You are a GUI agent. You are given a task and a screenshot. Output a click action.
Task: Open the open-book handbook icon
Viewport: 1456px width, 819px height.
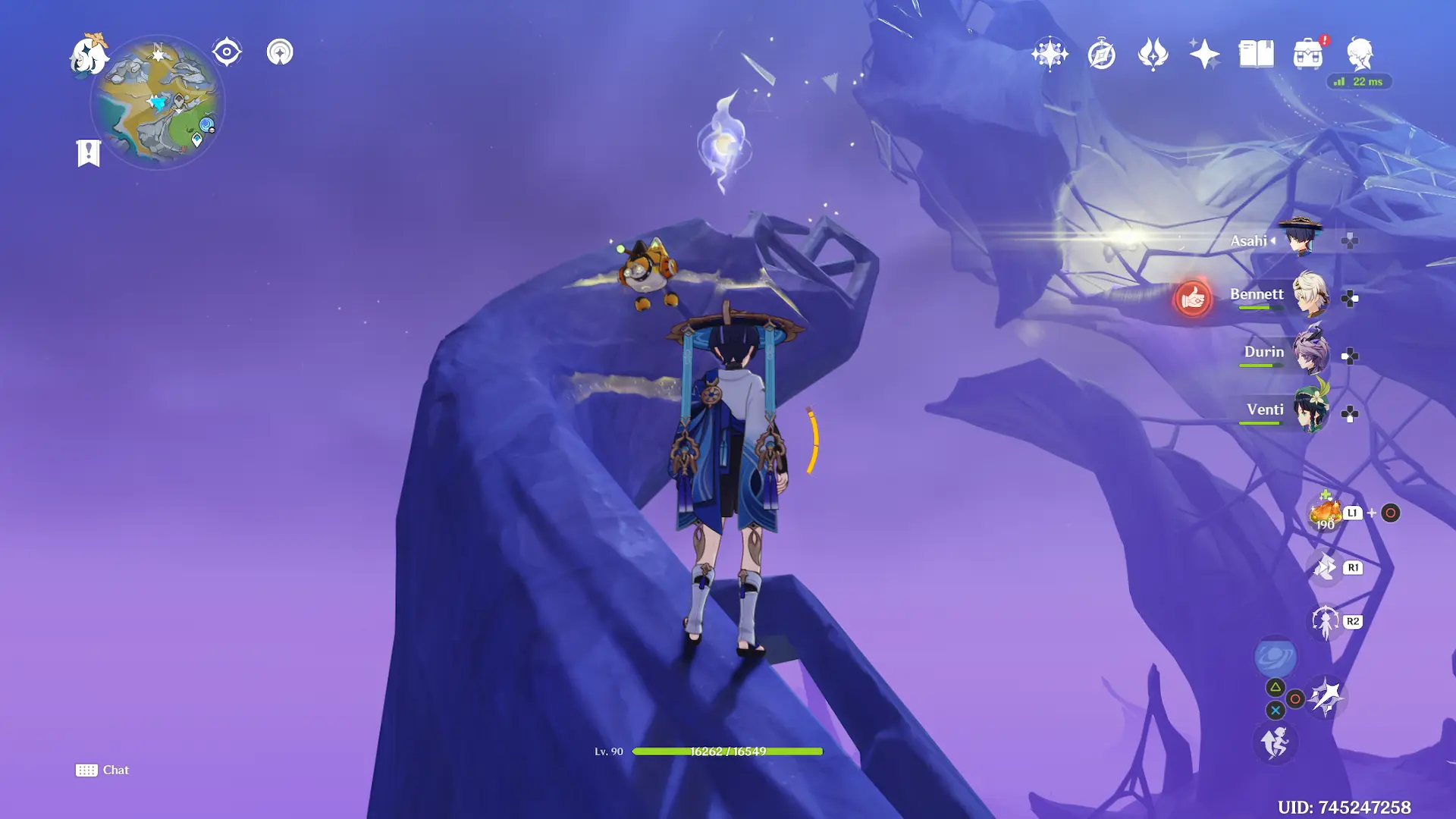1256,54
